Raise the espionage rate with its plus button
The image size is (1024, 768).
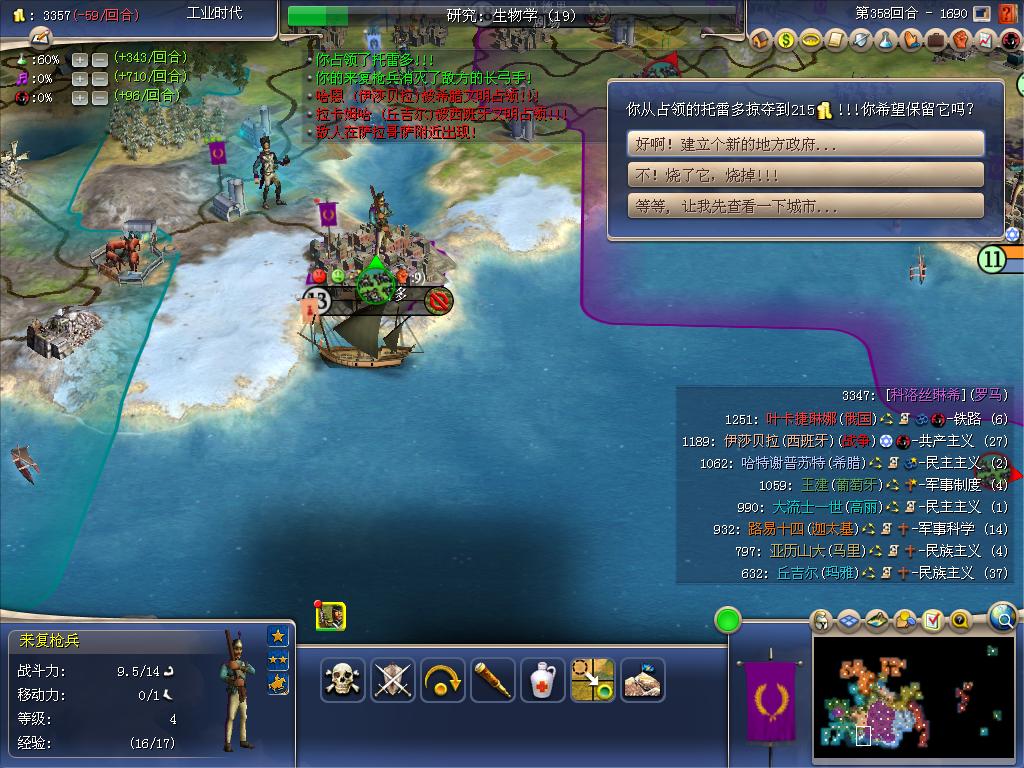click(x=80, y=97)
